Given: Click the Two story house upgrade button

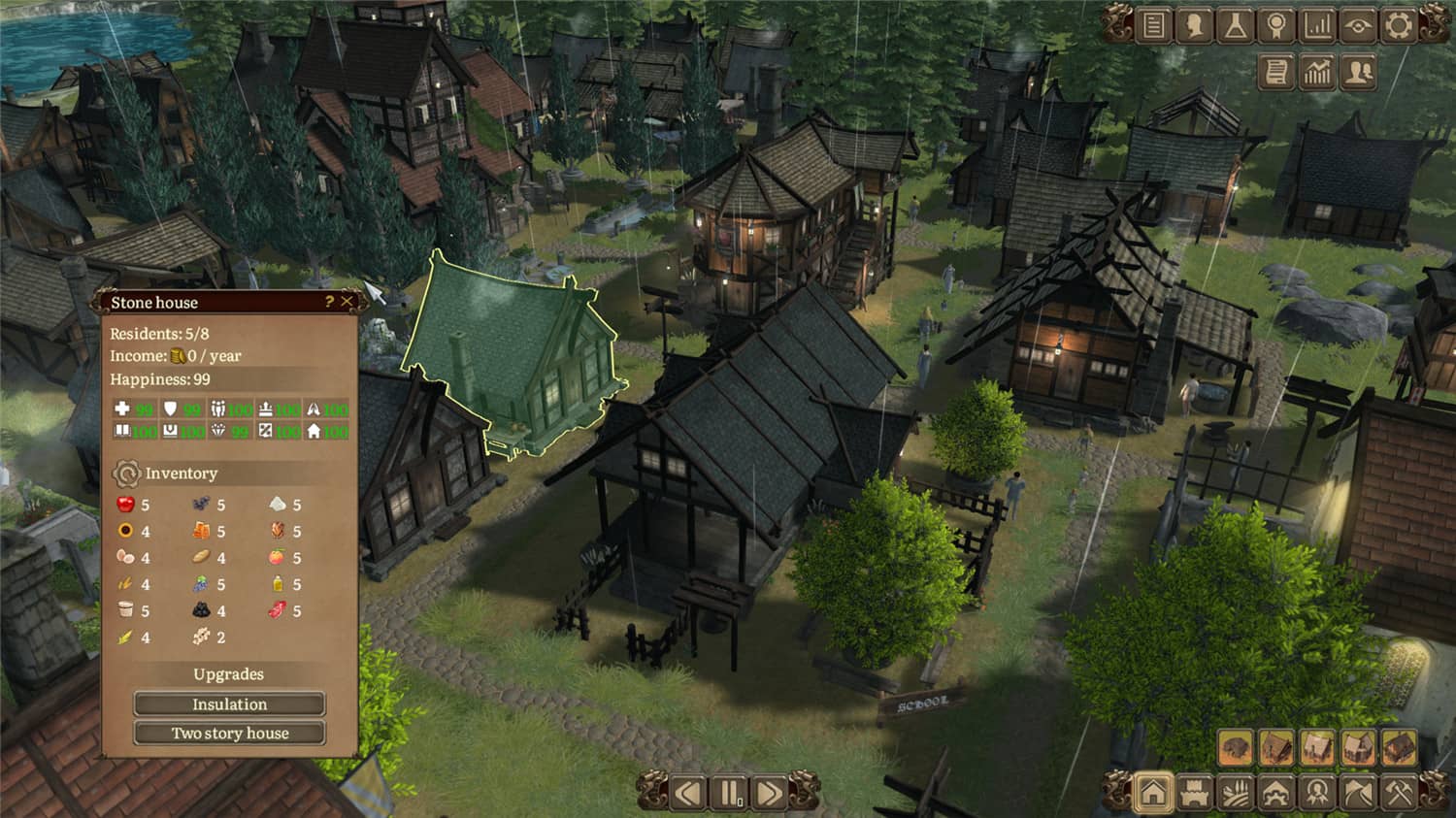Looking at the screenshot, I should [x=230, y=734].
